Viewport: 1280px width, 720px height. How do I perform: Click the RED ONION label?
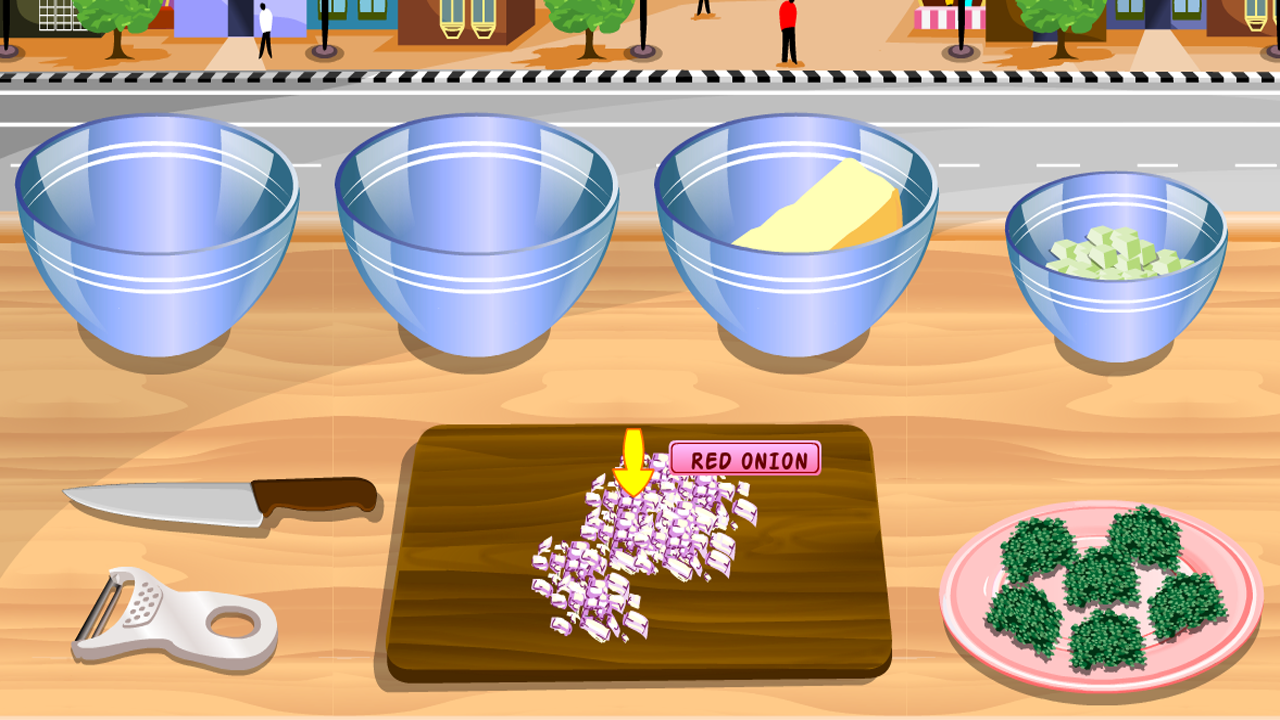[745, 461]
